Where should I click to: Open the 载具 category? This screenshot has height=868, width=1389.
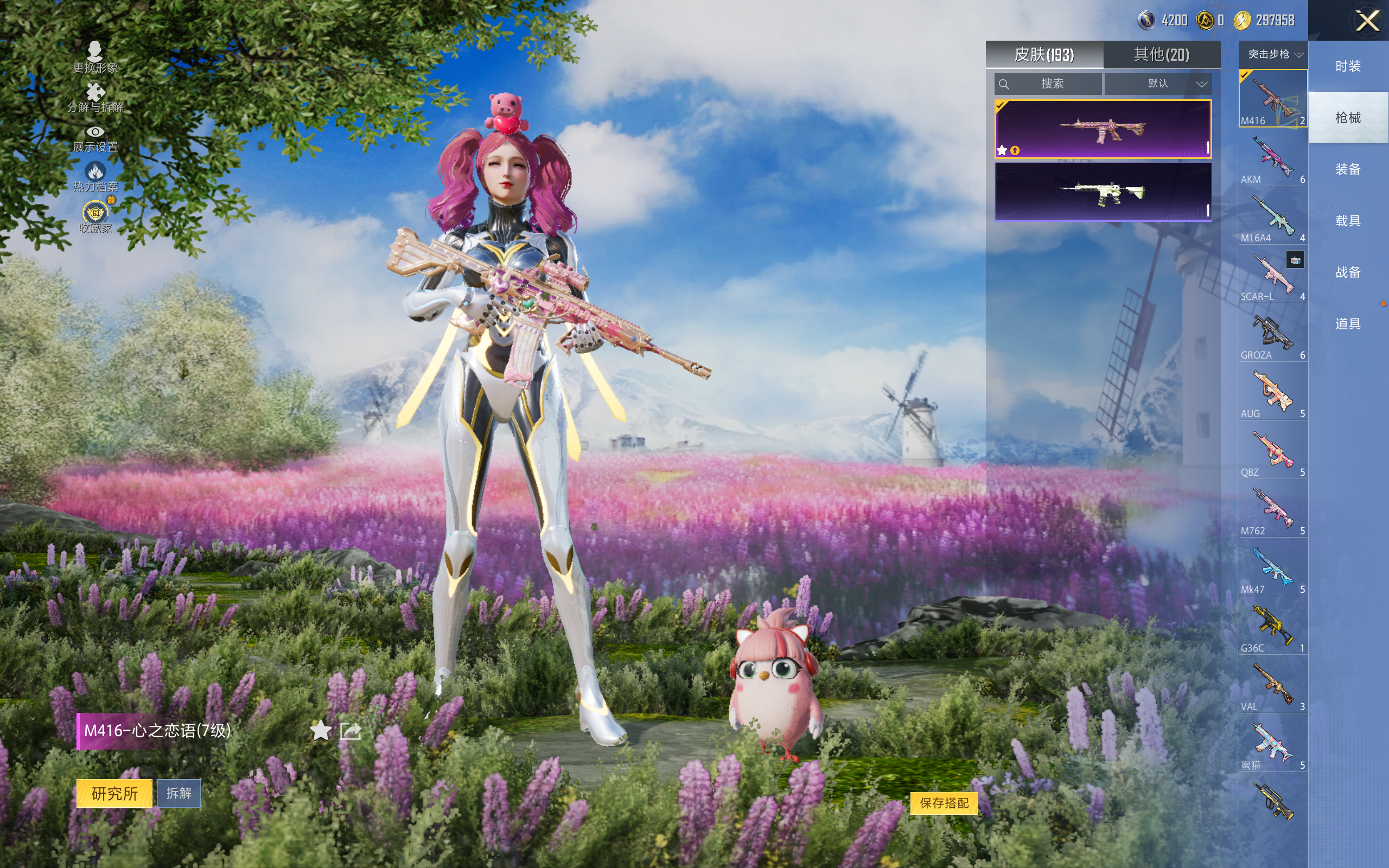tap(1348, 221)
